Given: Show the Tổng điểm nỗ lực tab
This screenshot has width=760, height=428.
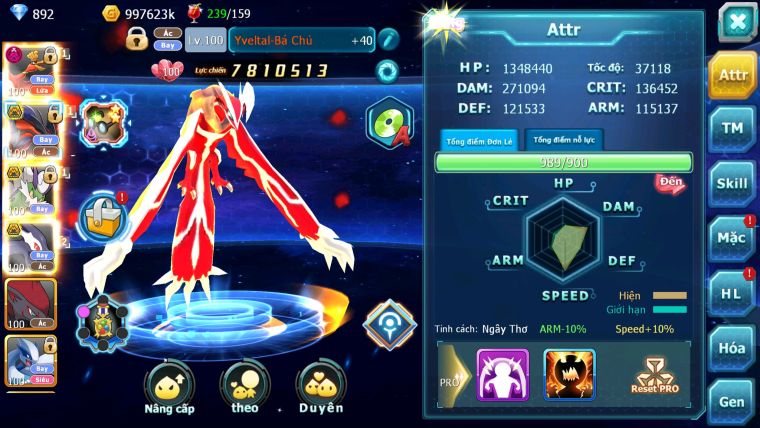Looking at the screenshot, I should tap(564, 140).
